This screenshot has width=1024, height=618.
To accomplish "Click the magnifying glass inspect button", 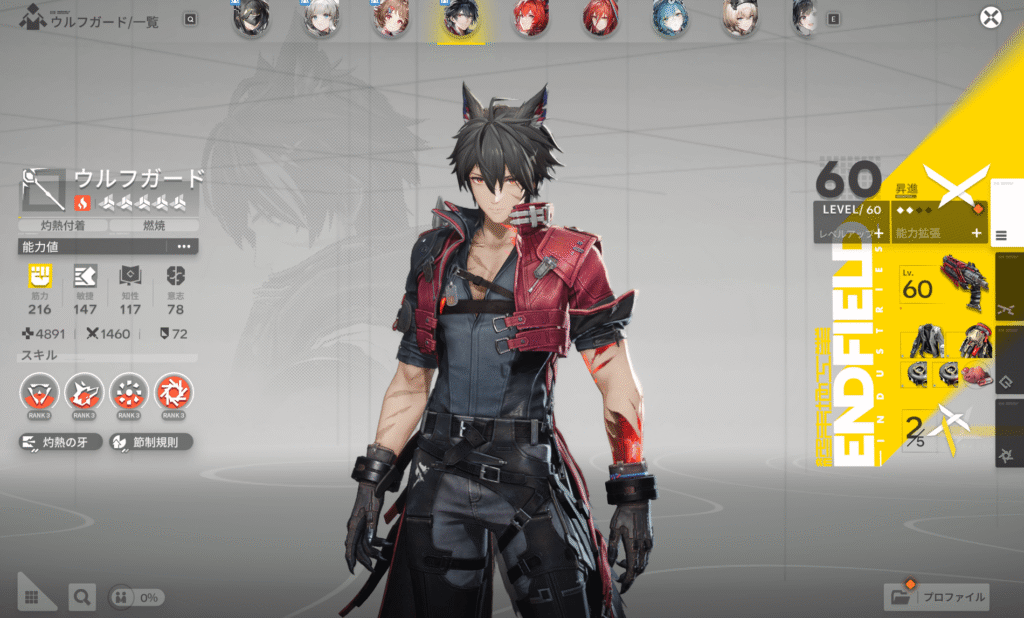I will pos(82,597).
